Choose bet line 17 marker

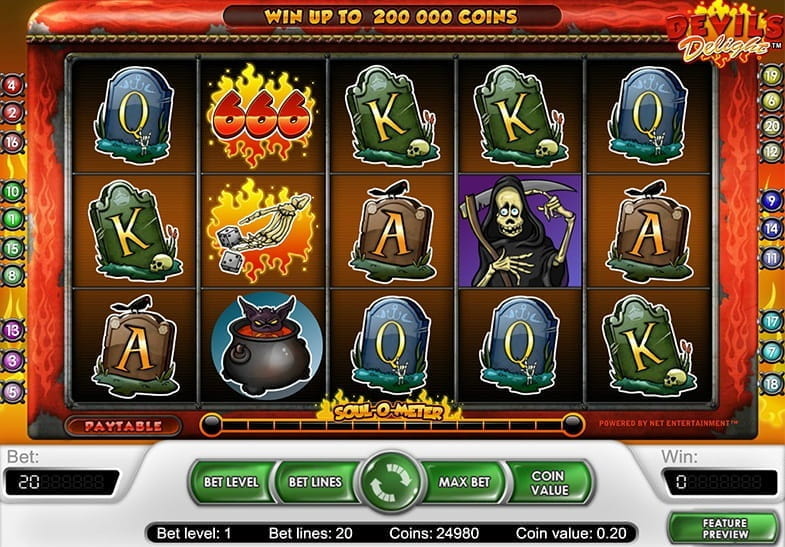coord(771,322)
